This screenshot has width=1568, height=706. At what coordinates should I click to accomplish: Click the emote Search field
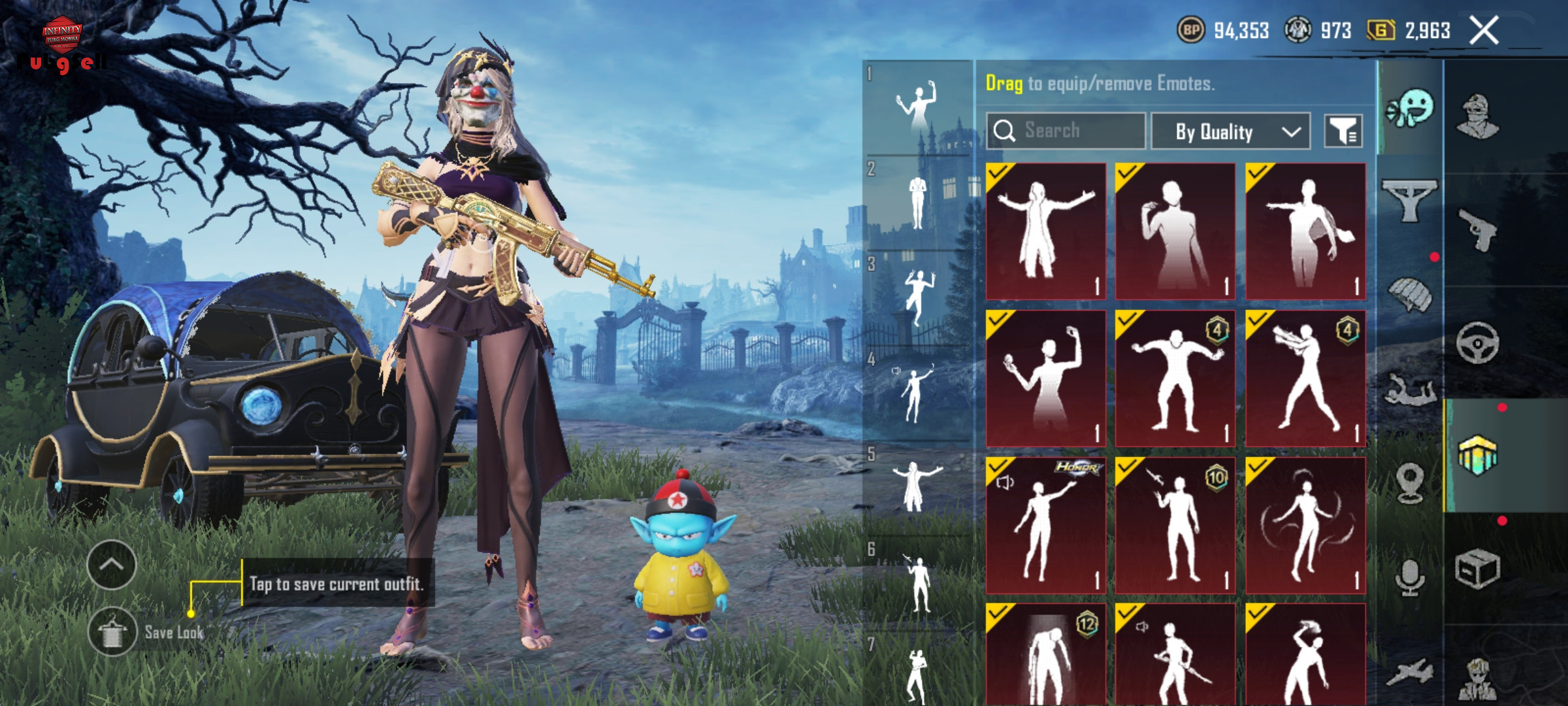pyautogui.click(x=1066, y=131)
